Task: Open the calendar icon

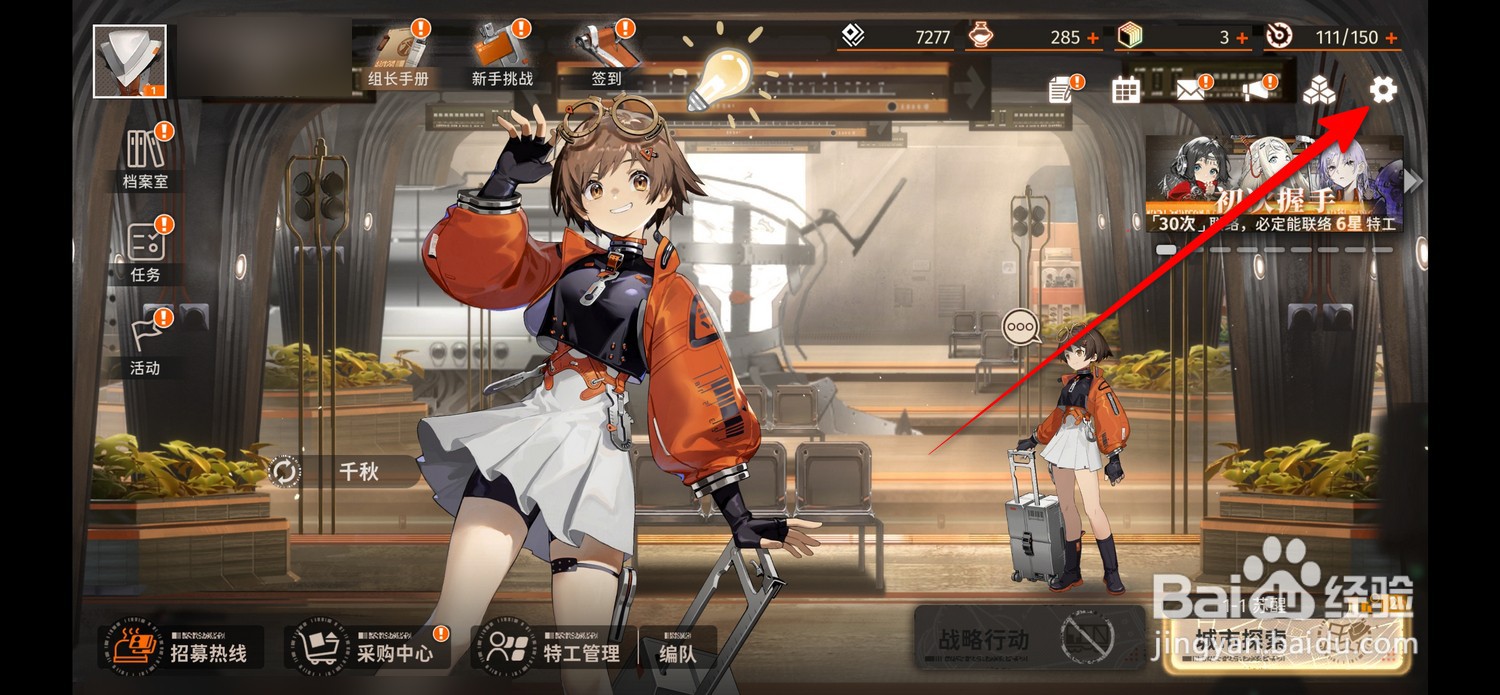Action: pyautogui.click(x=1126, y=91)
